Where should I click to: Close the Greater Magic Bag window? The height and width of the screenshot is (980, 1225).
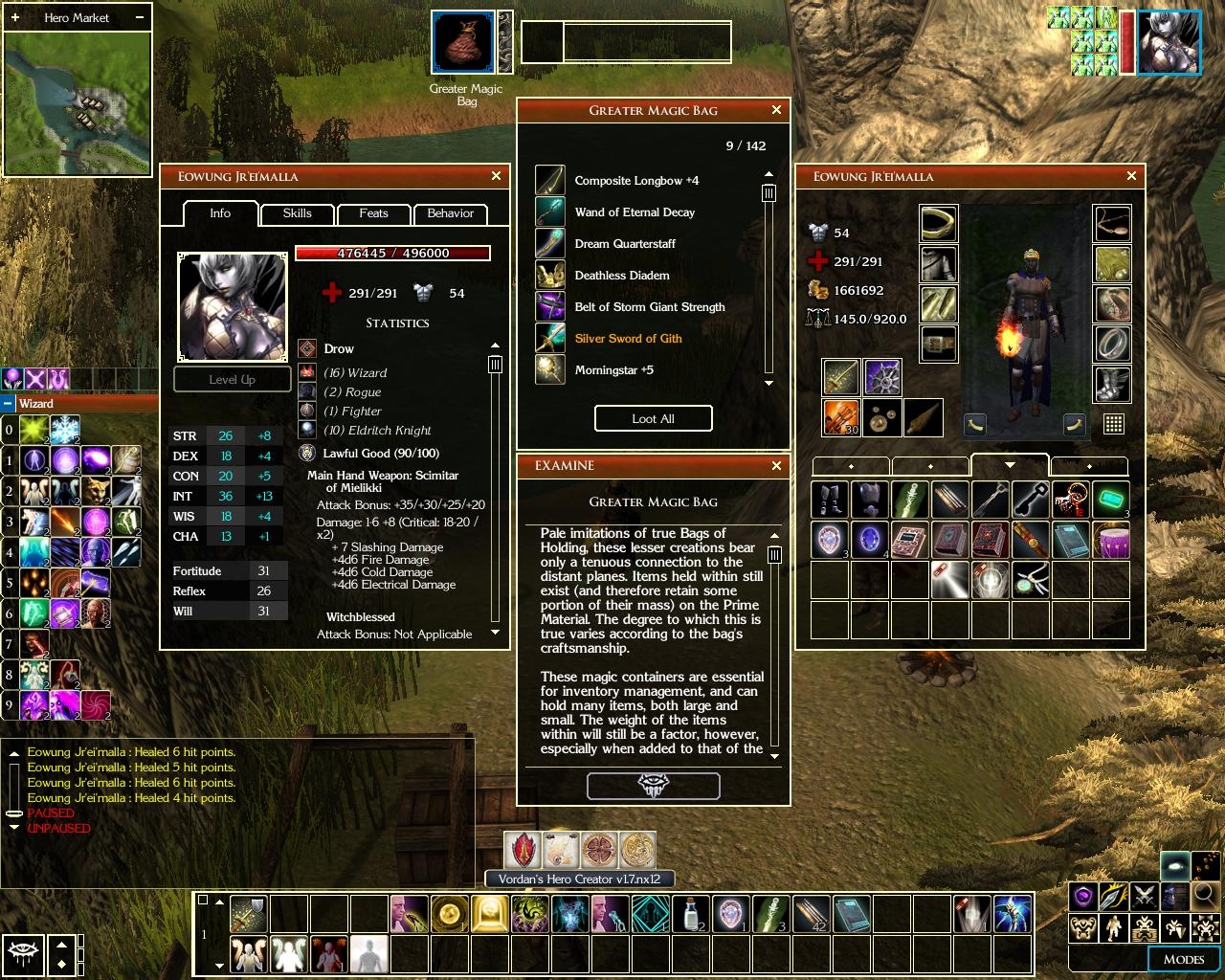(x=776, y=110)
